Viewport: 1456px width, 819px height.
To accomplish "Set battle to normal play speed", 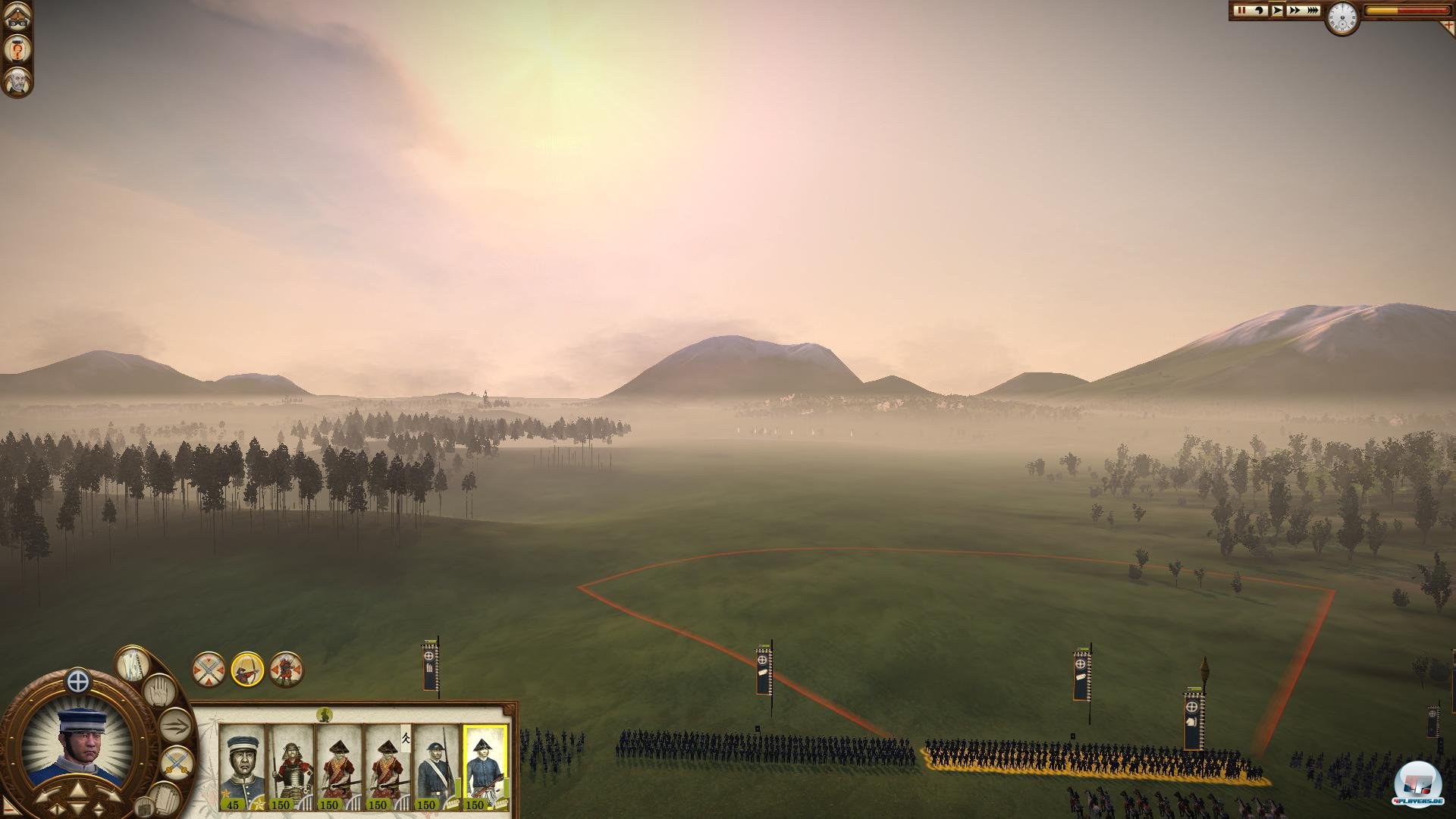I will point(1277,11).
